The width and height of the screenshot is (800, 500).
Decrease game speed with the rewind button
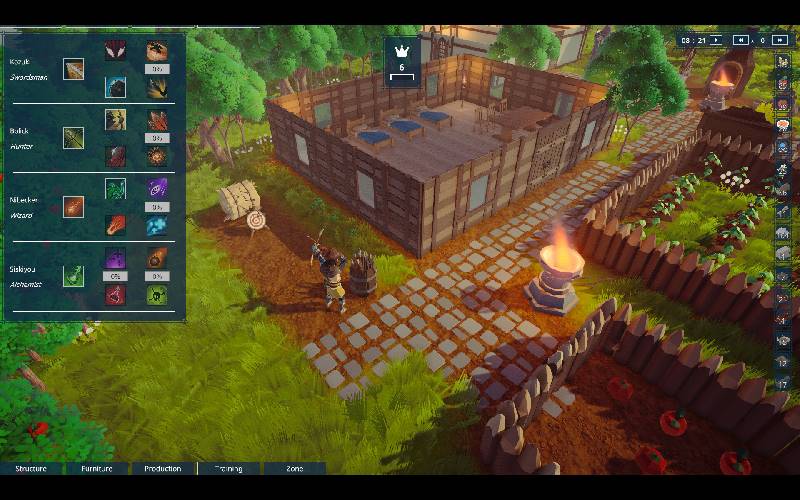tap(741, 40)
